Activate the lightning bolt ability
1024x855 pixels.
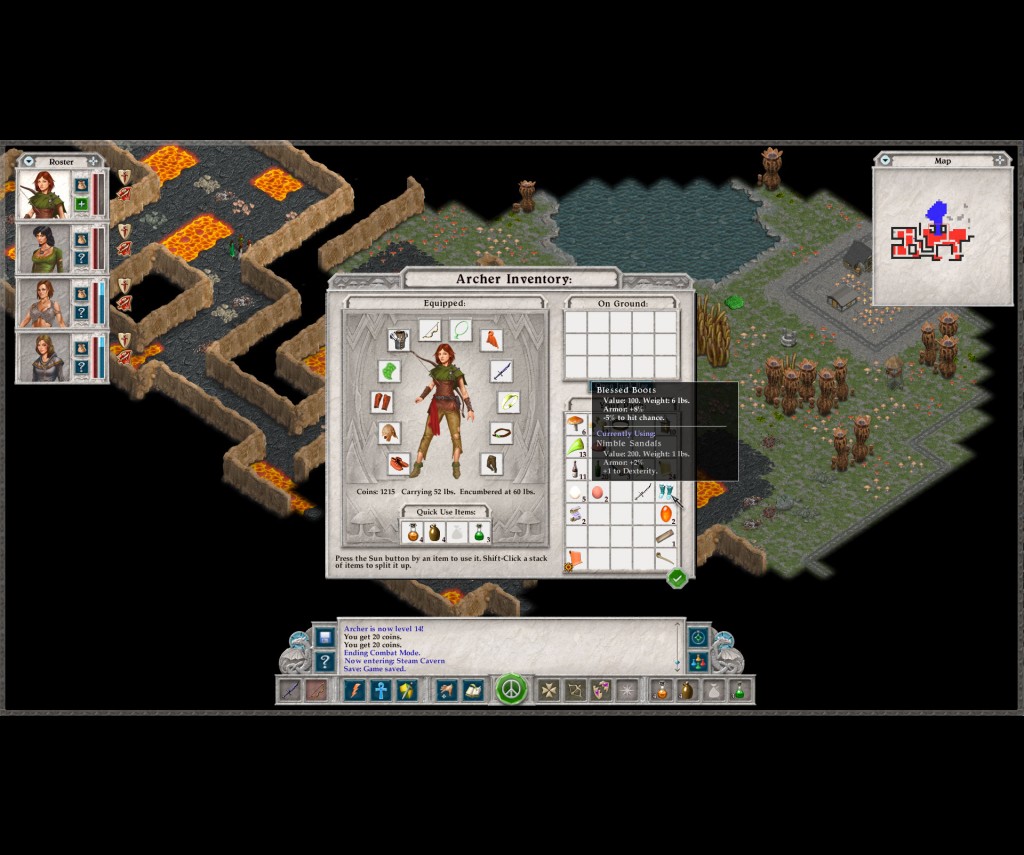(x=354, y=690)
